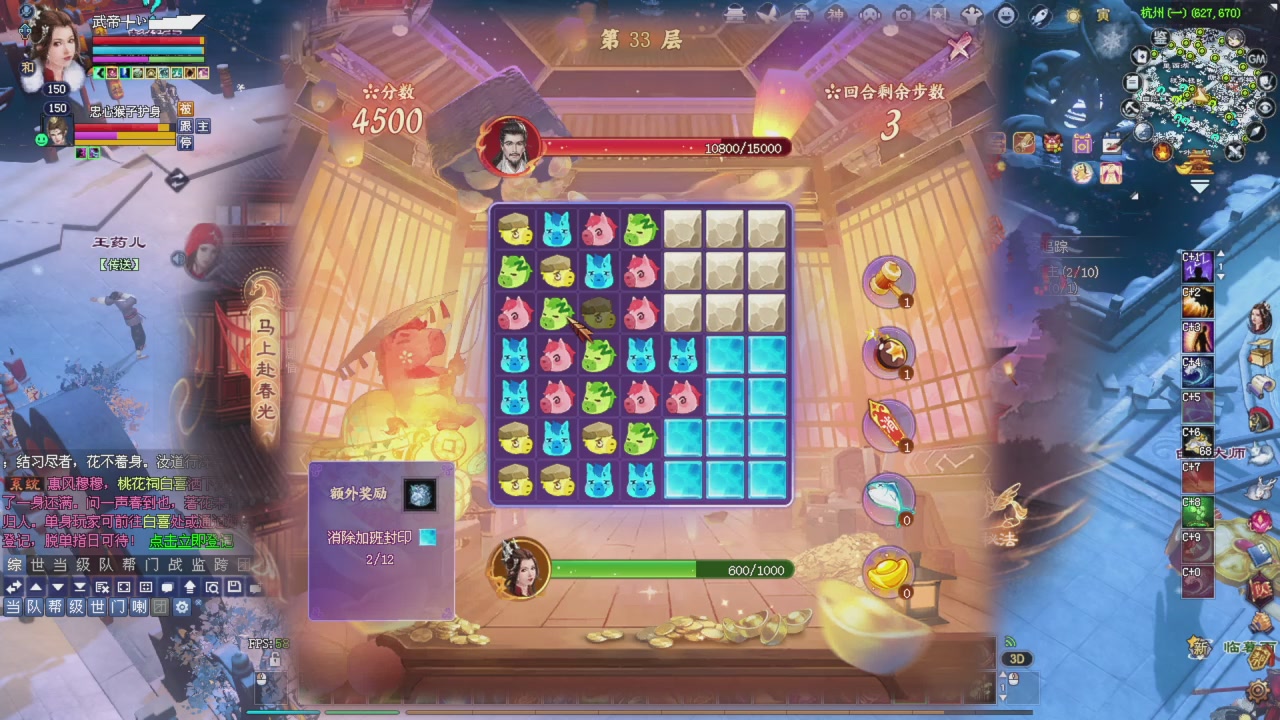Open the camera screenshot feature in the top bar
The width and height of the screenshot is (1280, 720).
pos(902,14)
